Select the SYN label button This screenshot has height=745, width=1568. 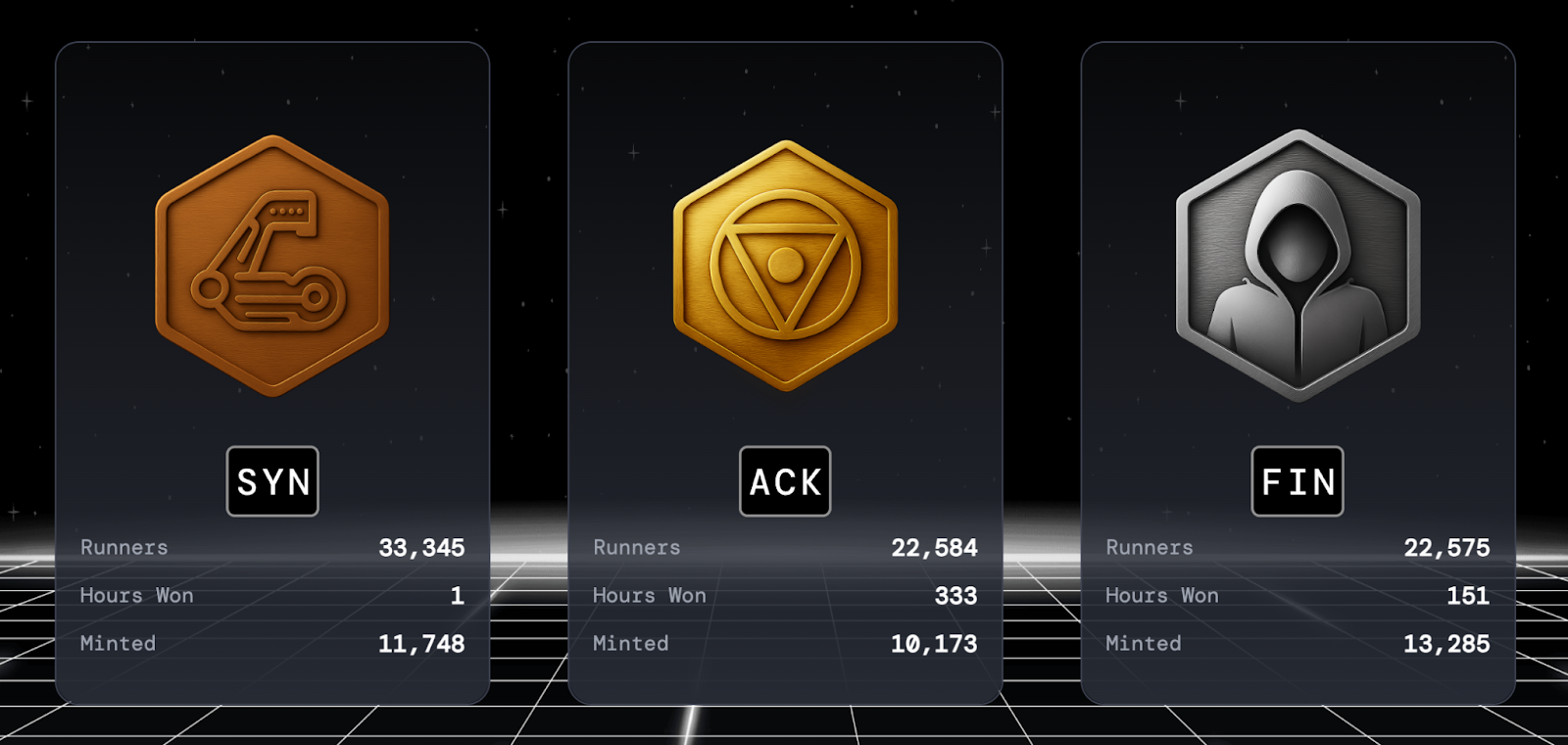tap(272, 481)
